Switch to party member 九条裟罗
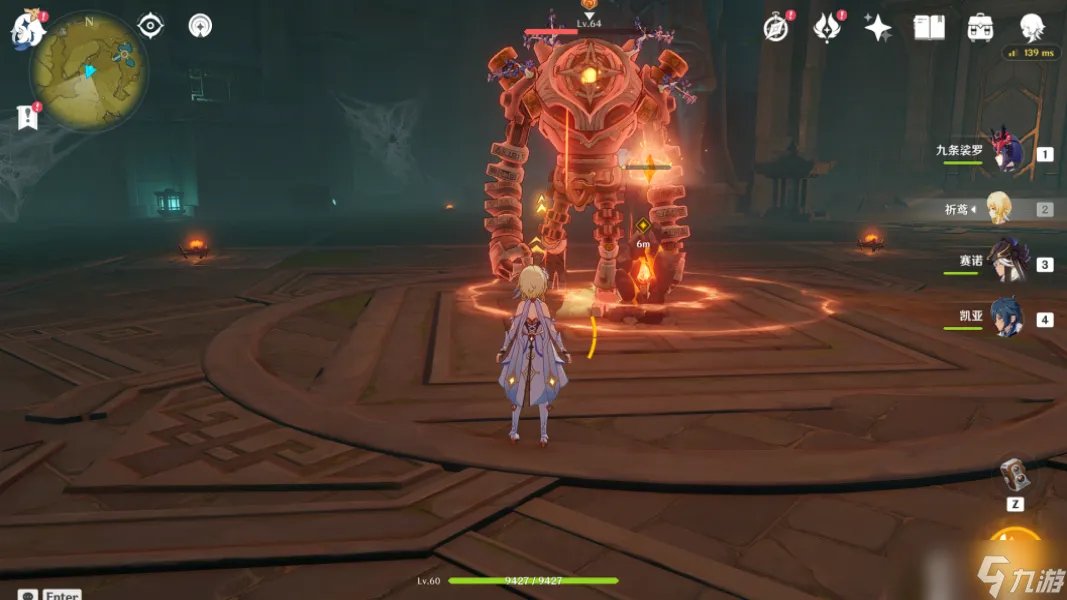 click(1004, 153)
